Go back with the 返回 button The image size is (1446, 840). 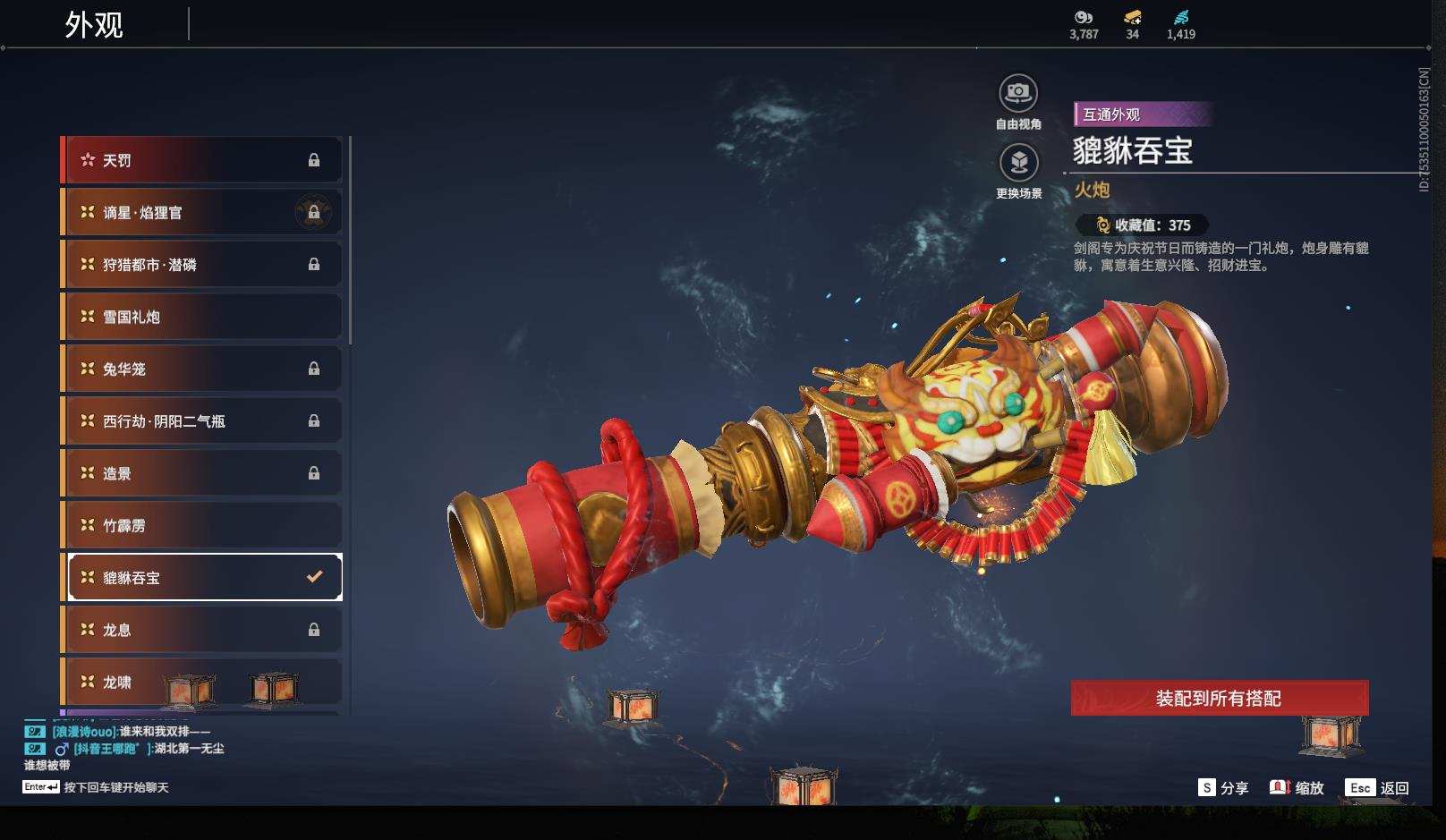tap(1379, 788)
